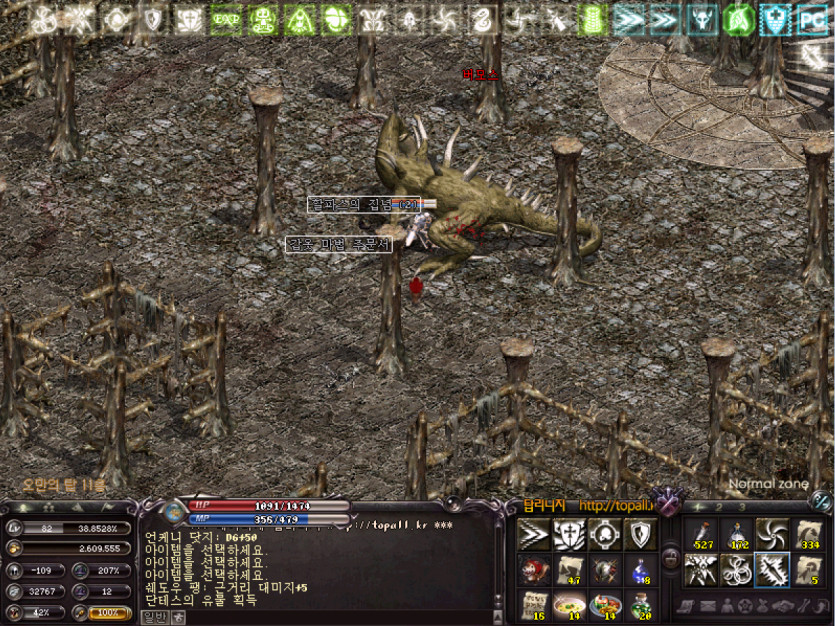
Task: Select the shield emblem skill slot
Action: [641, 534]
